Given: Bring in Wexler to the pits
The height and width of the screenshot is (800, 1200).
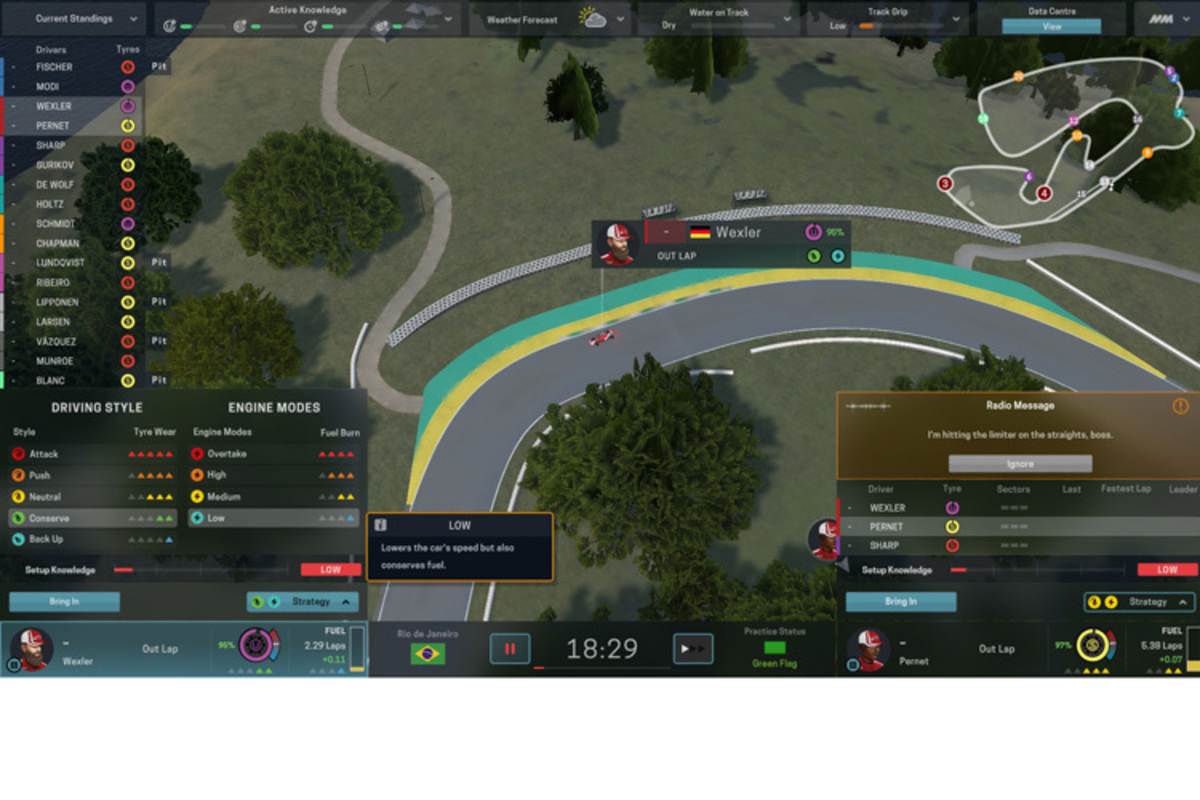Looking at the screenshot, I should point(64,602).
